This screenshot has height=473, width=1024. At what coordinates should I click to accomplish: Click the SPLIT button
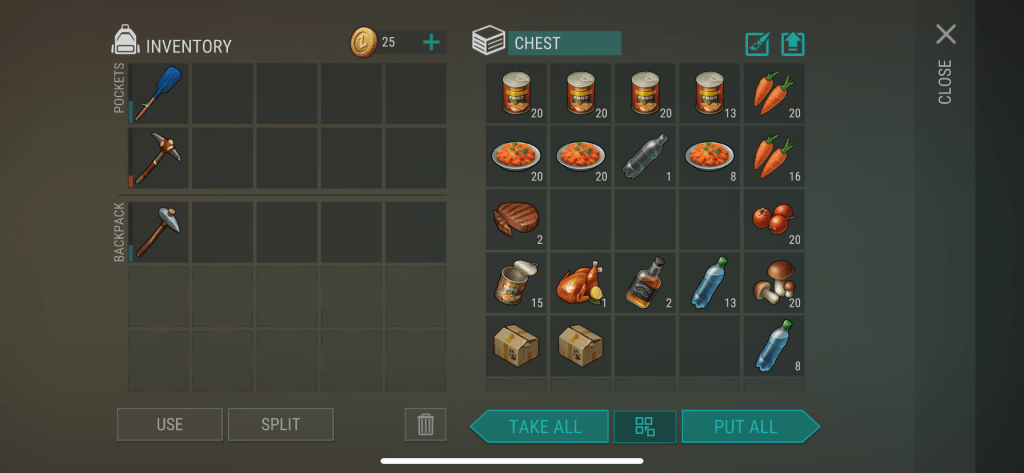tap(280, 424)
